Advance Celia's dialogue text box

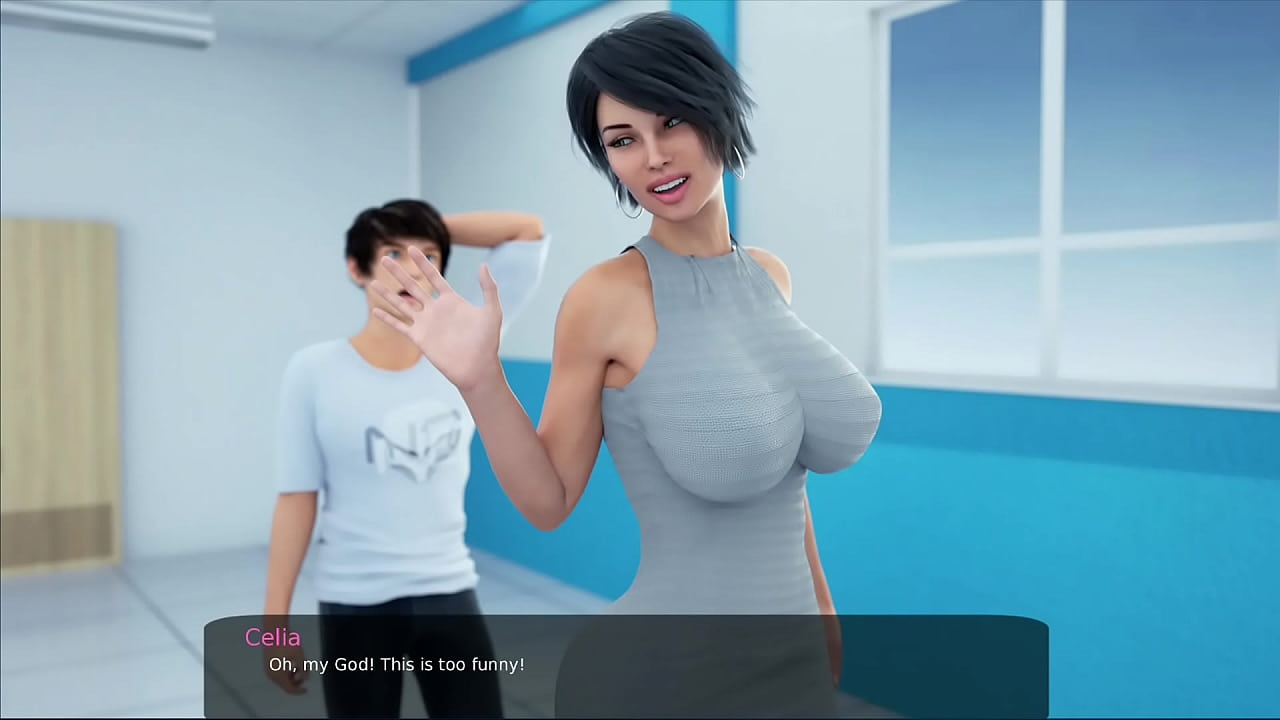click(x=626, y=665)
